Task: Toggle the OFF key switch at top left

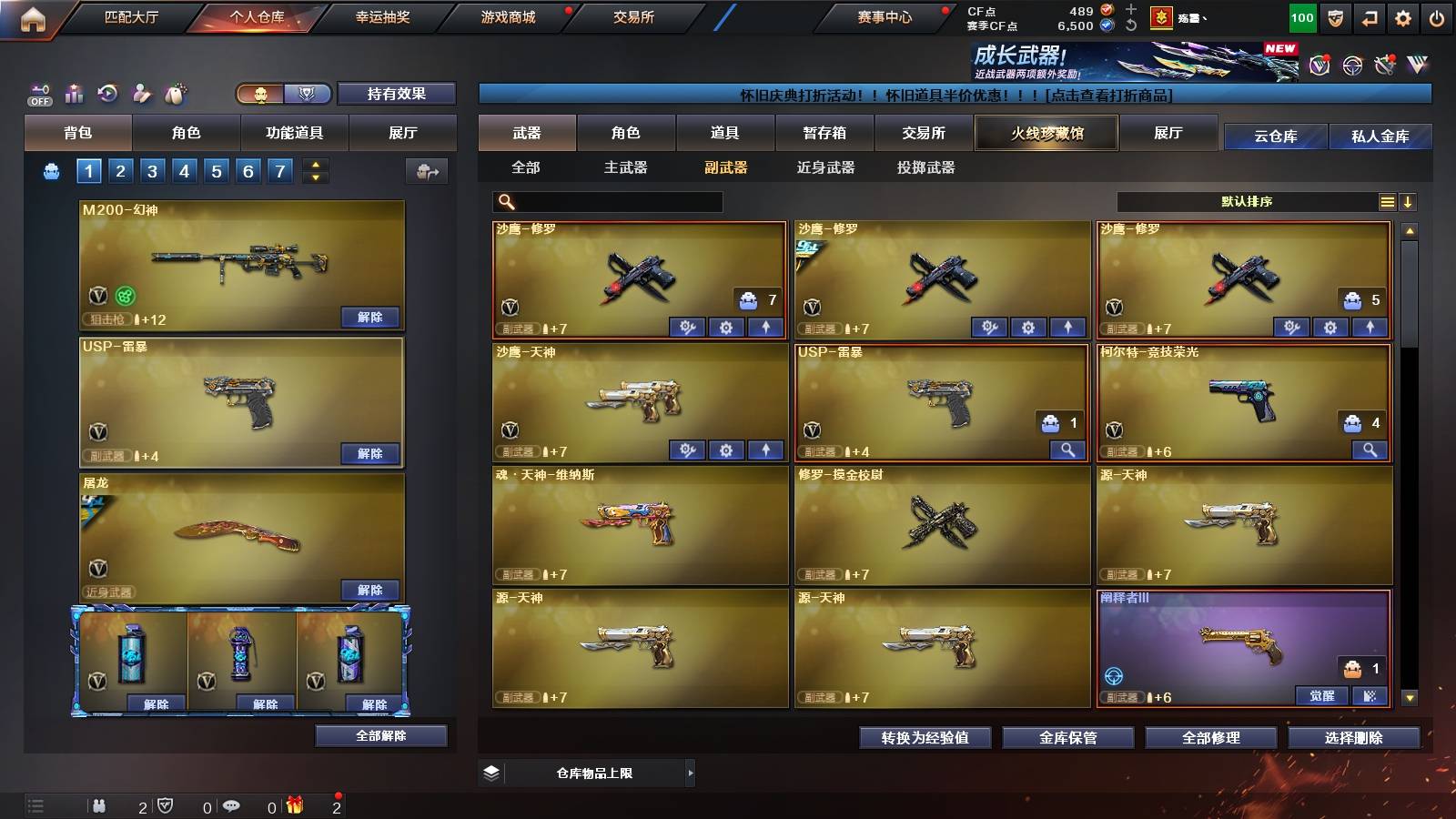Action: click(38, 94)
